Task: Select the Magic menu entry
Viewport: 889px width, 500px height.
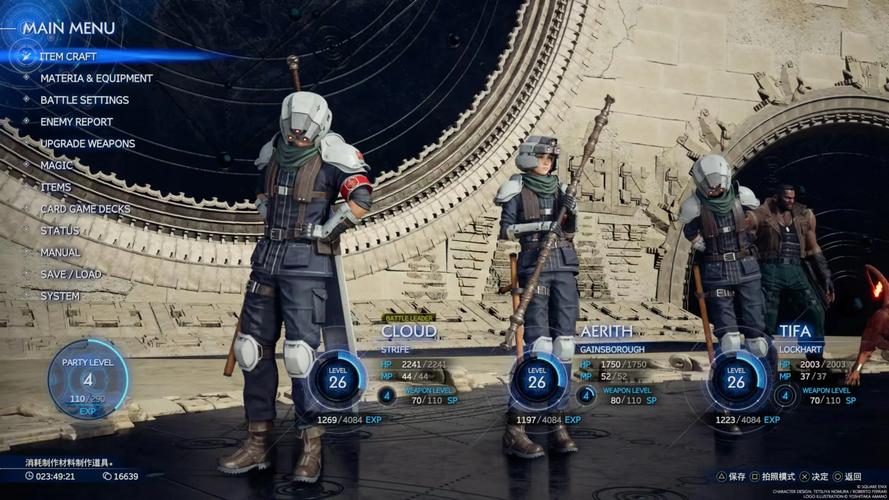Action: [x=56, y=165]
